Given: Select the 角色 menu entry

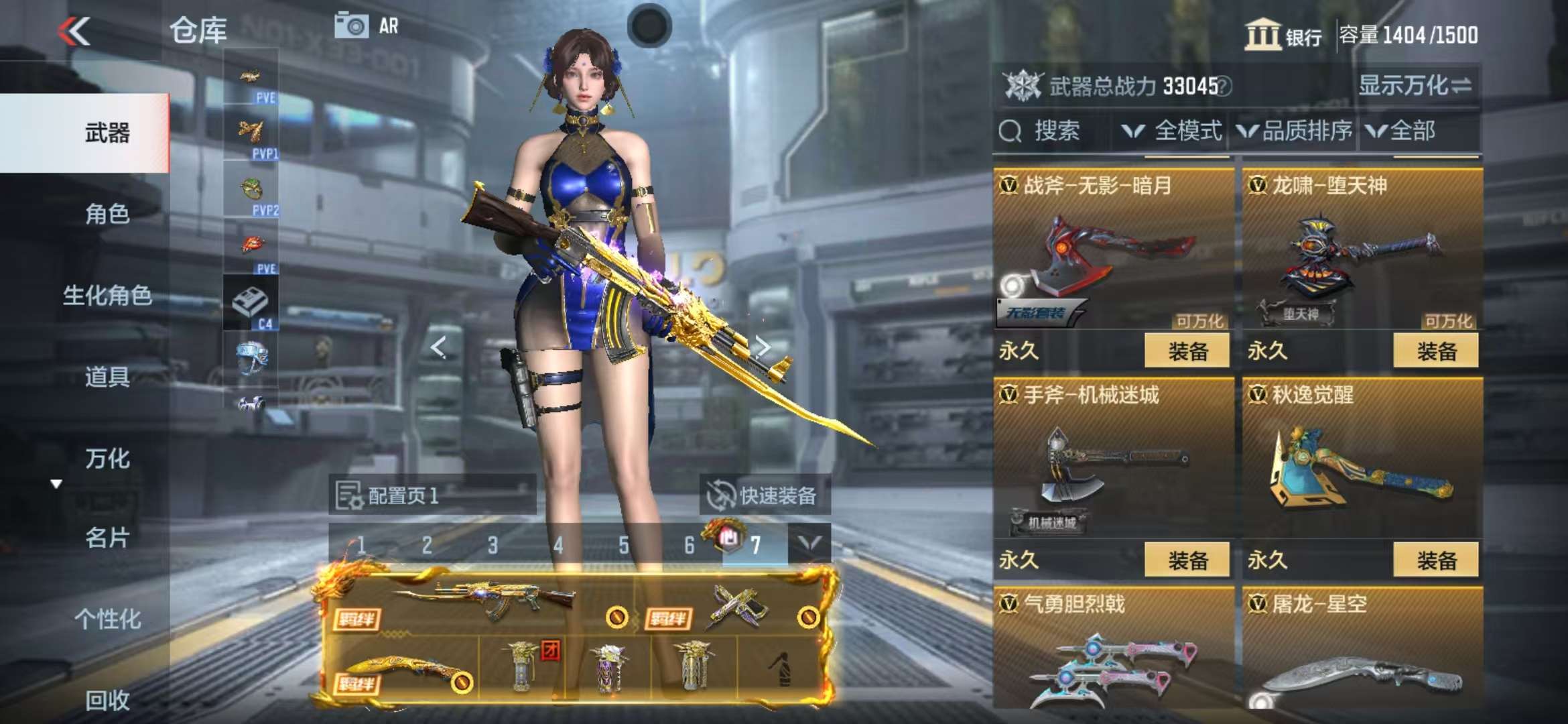Looking at the screenshot, I should [x=107, y=215].
